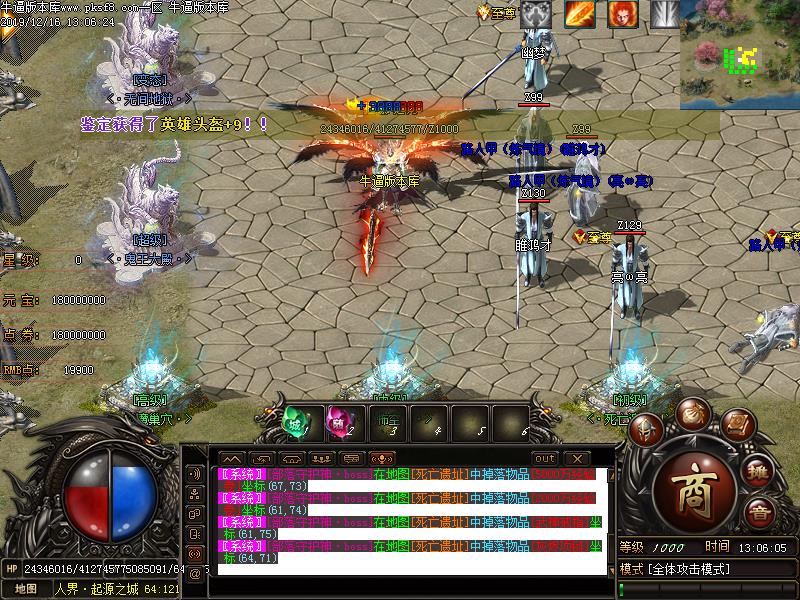The width and height of the screenshot is (800, 600).
Task: Activate the fire-haired face skill icon
Action: click(623, 14)
